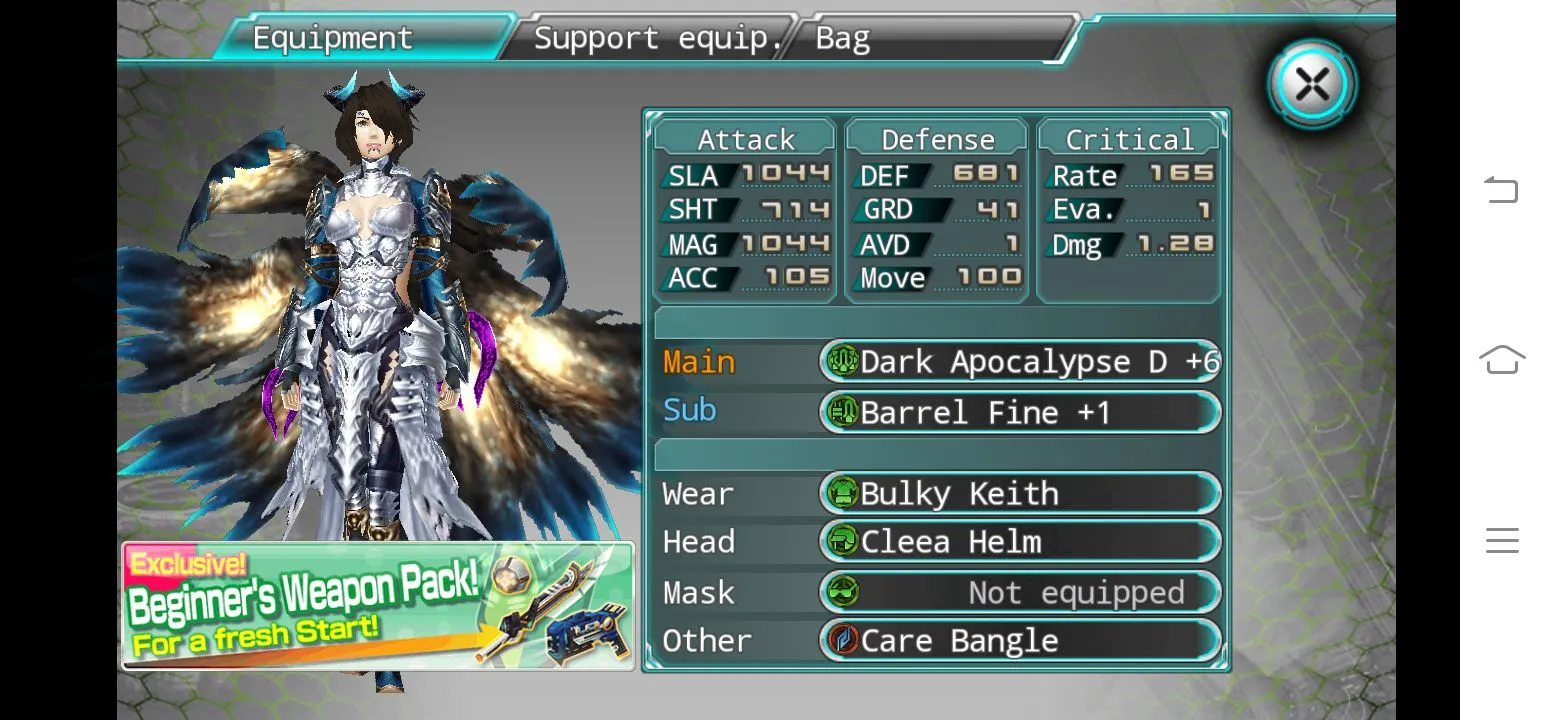Tap the Android back navigation button
This screenshot has height=720, width=1544.
tap(1501, 189)
